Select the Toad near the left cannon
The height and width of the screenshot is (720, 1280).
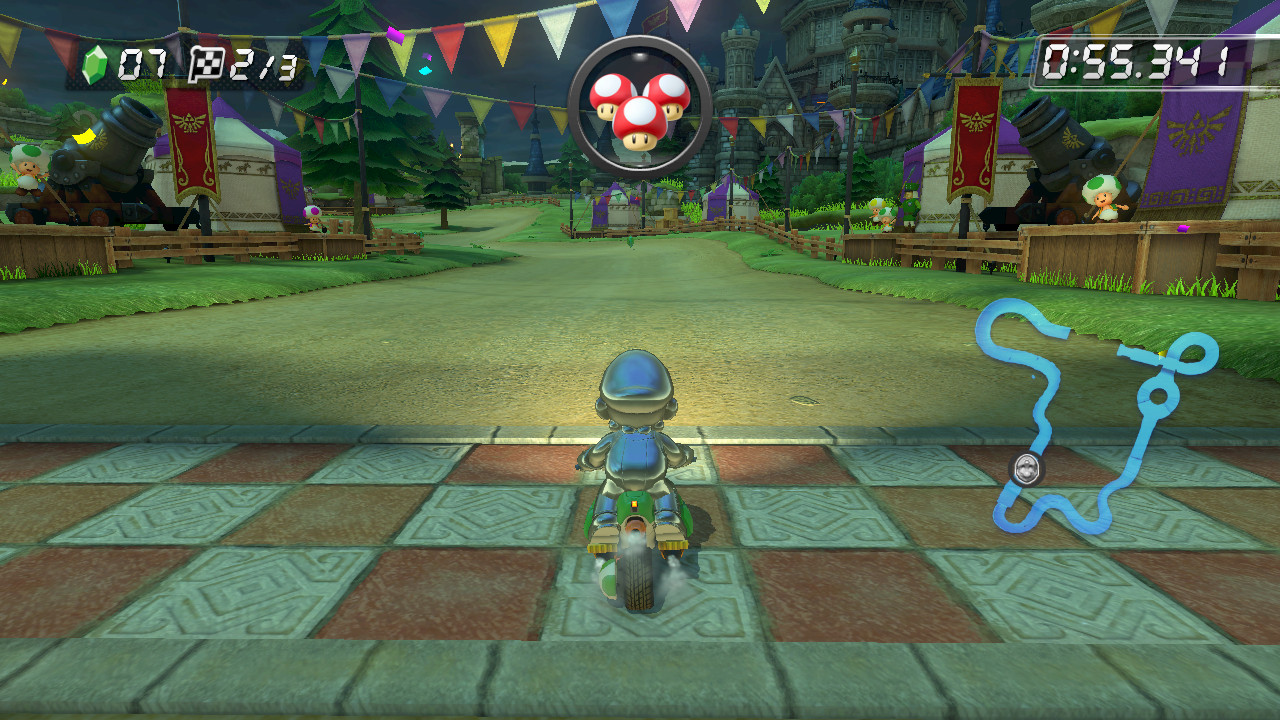click(x=27, y=168)
